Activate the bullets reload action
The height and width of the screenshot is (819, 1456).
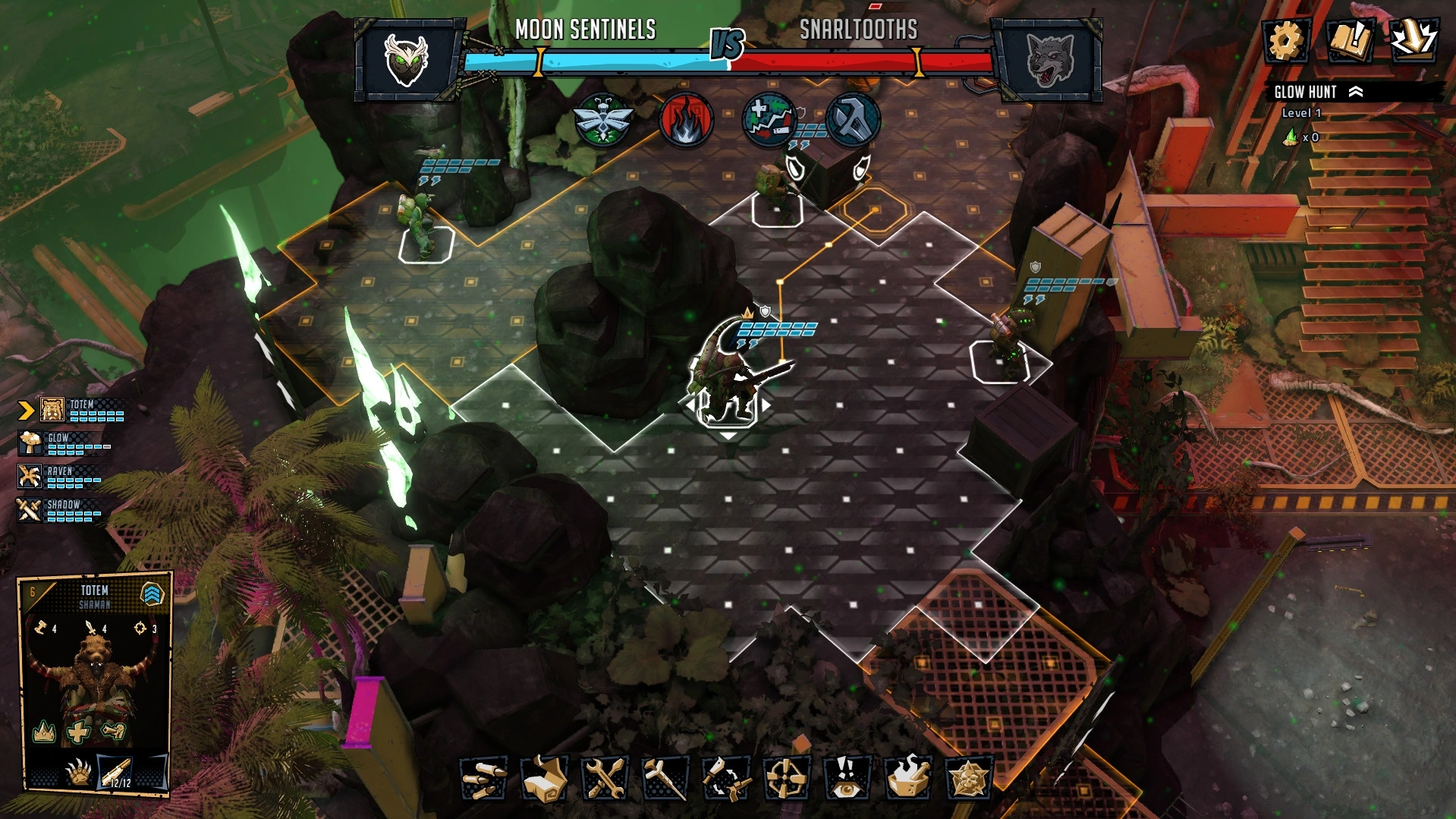pyautogui.click(x=483, y=779)
